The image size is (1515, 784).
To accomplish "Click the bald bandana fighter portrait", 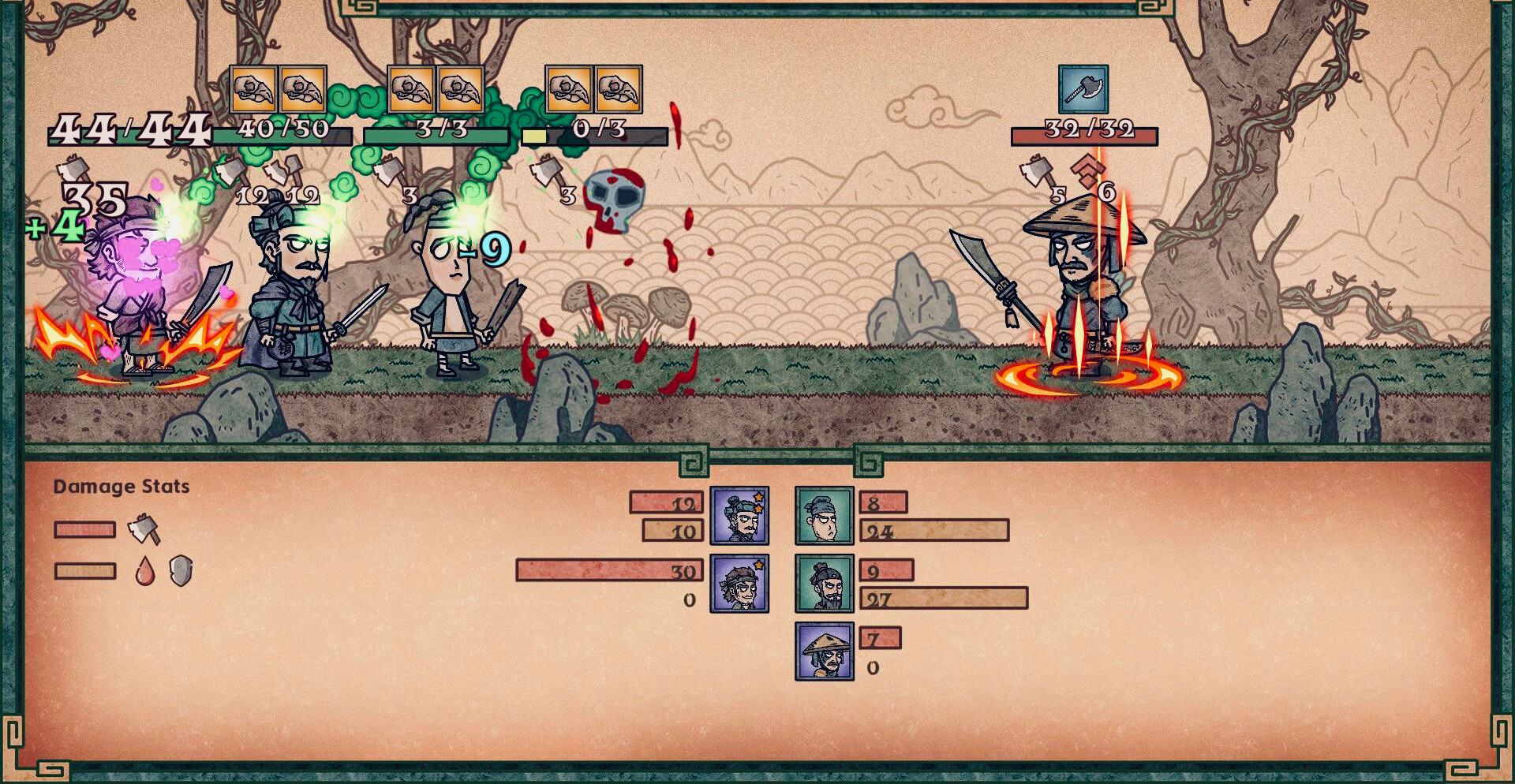I will (x=824, y=516).
